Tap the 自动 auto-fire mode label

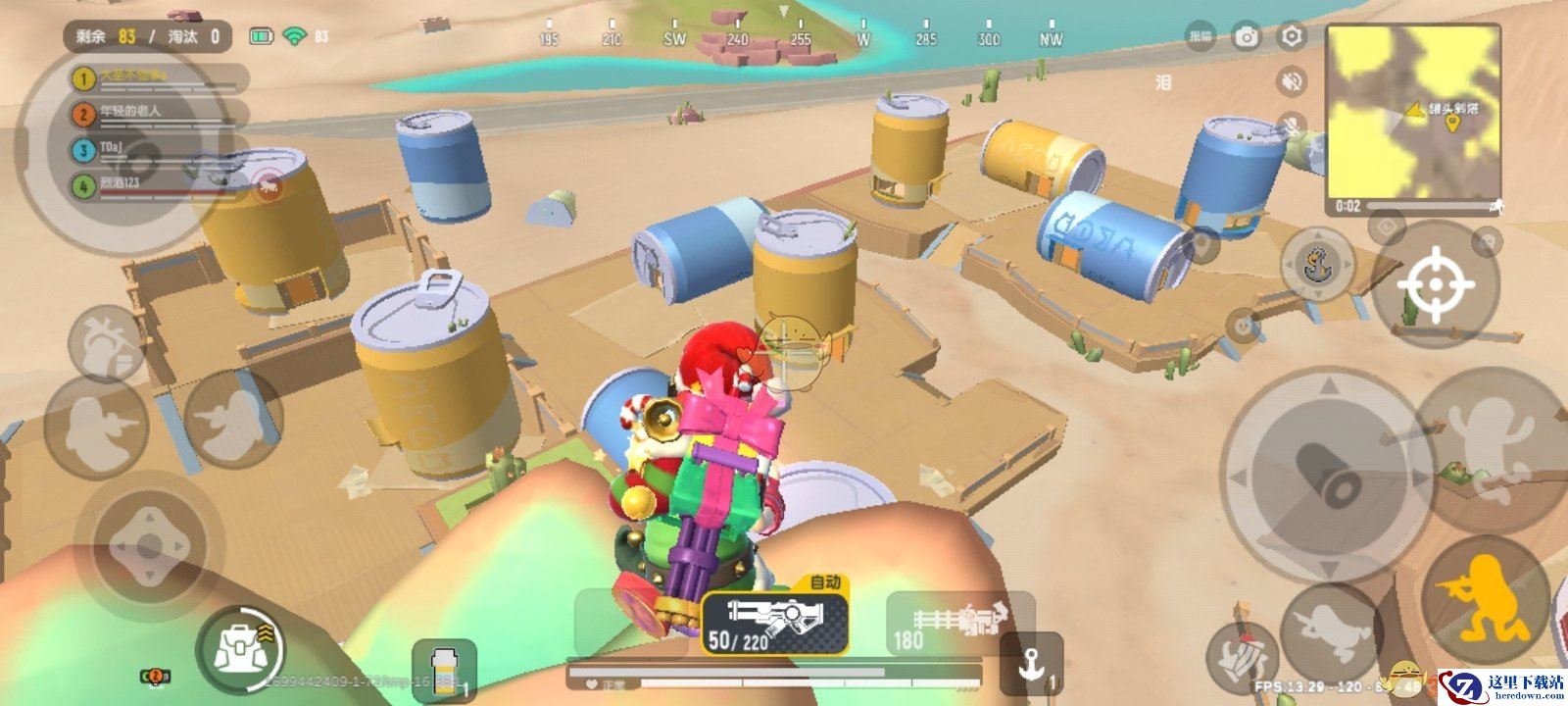(825, 581)
